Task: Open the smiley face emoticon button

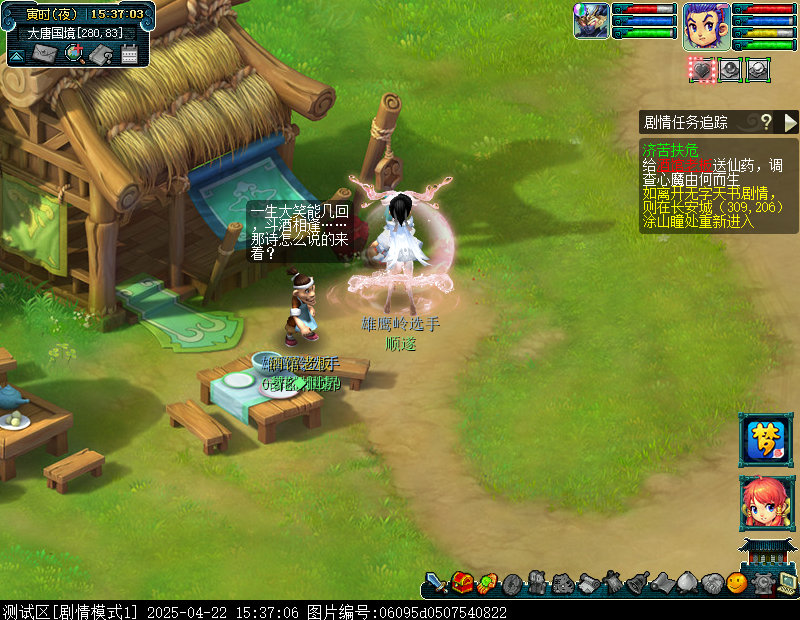Action: tap(737, 582)
